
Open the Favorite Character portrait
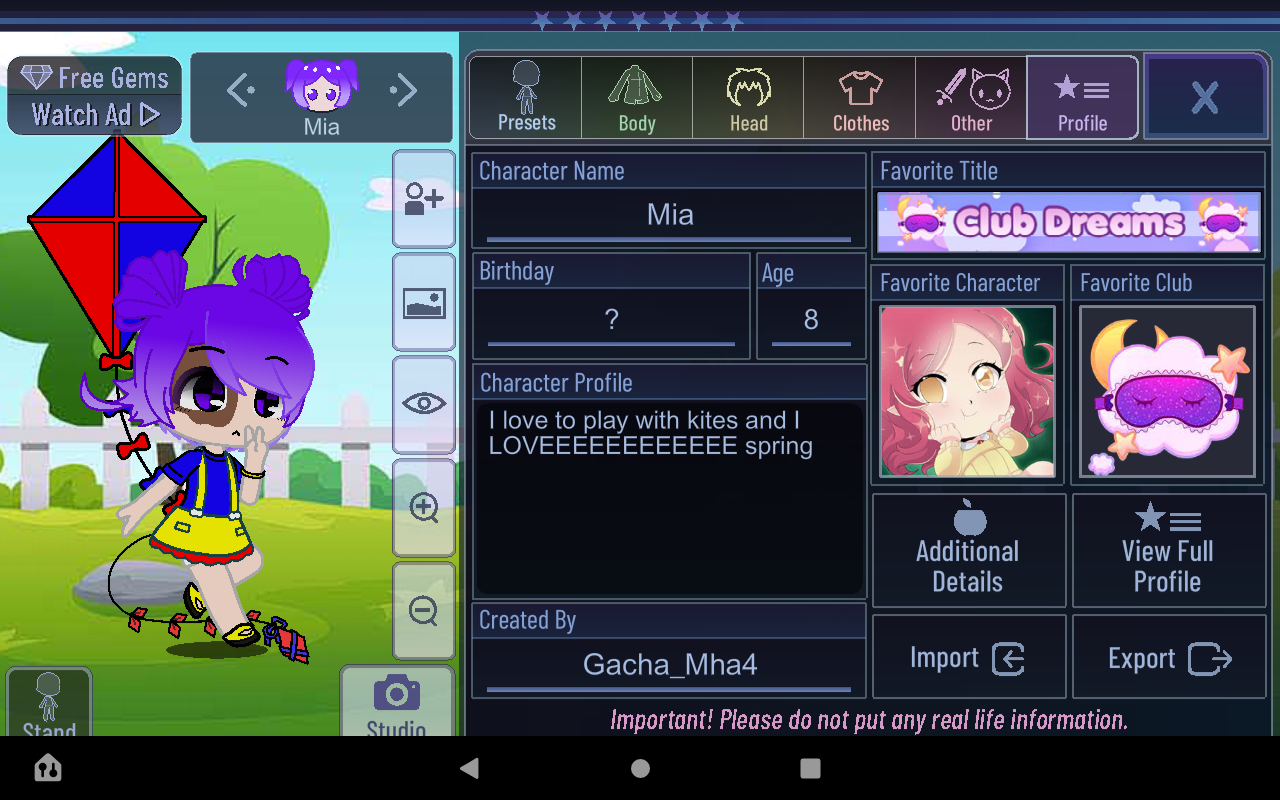967,392
